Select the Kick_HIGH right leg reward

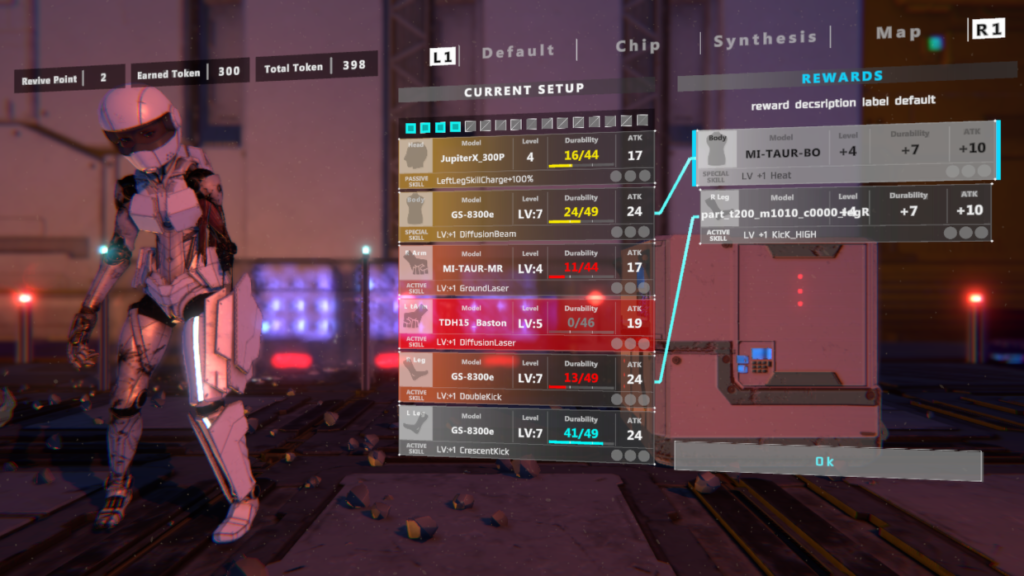[x=846, y=214]
